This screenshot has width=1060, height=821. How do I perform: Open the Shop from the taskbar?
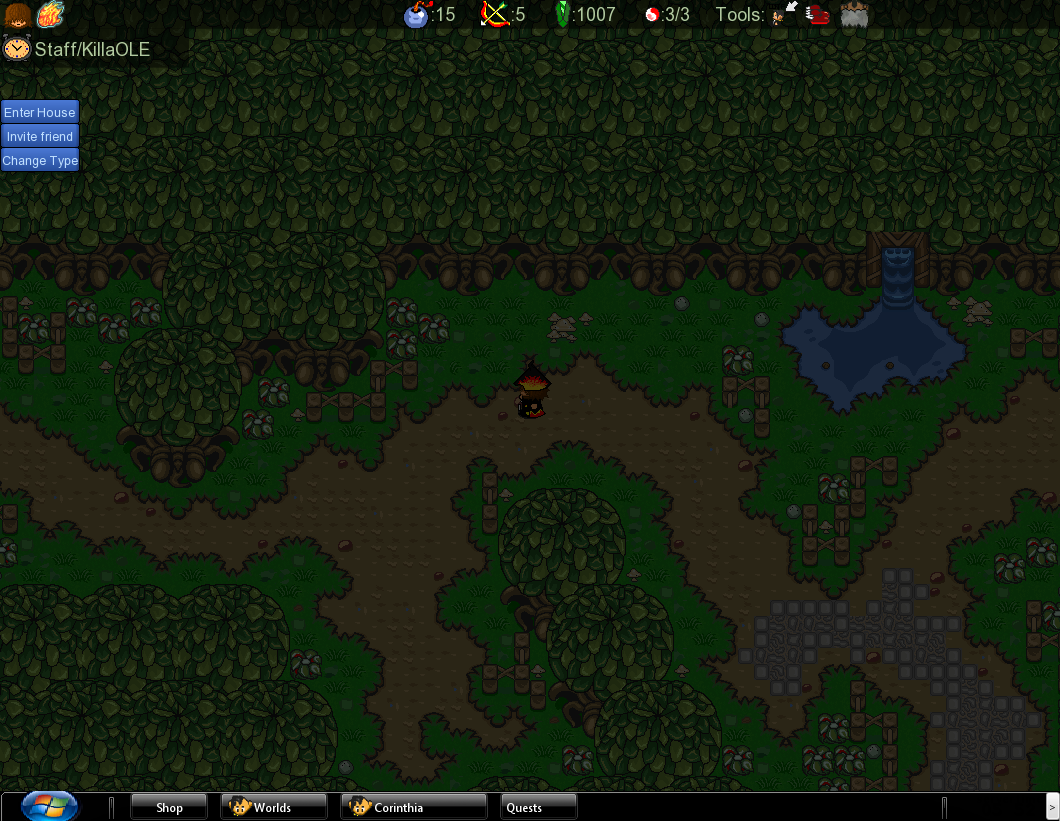pos(169,807)
